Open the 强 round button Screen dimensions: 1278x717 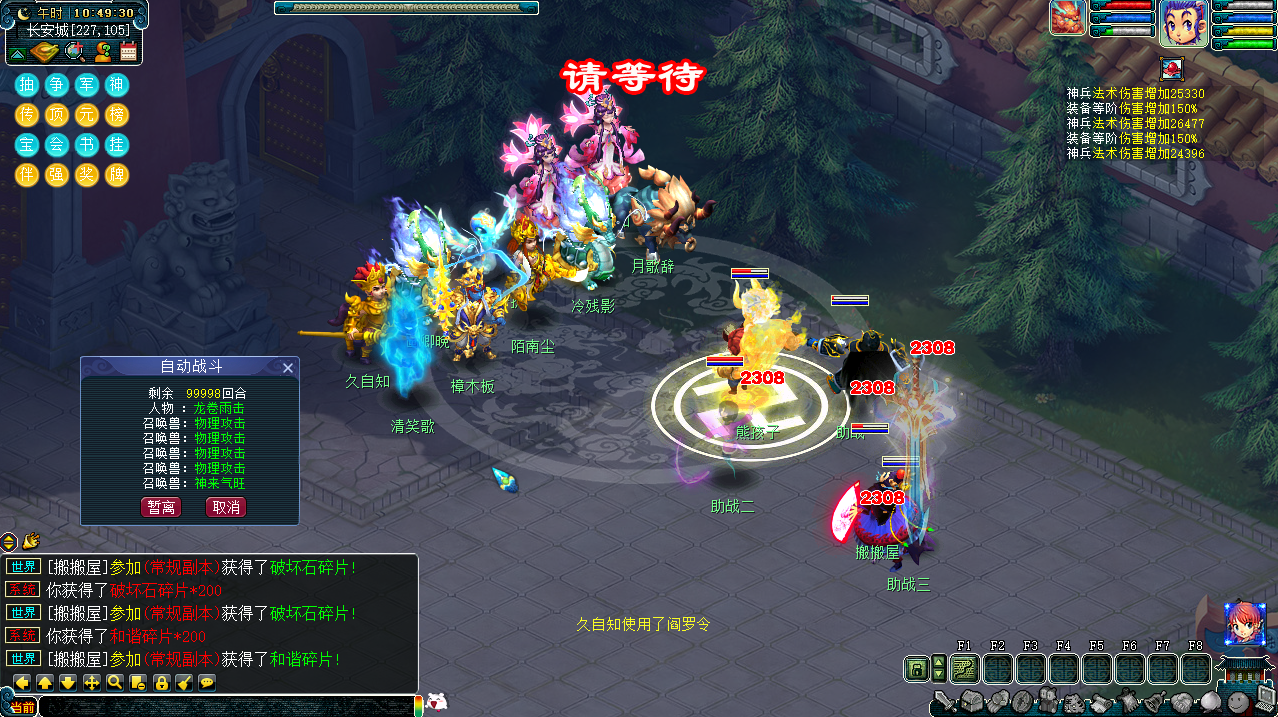point(57,175)
